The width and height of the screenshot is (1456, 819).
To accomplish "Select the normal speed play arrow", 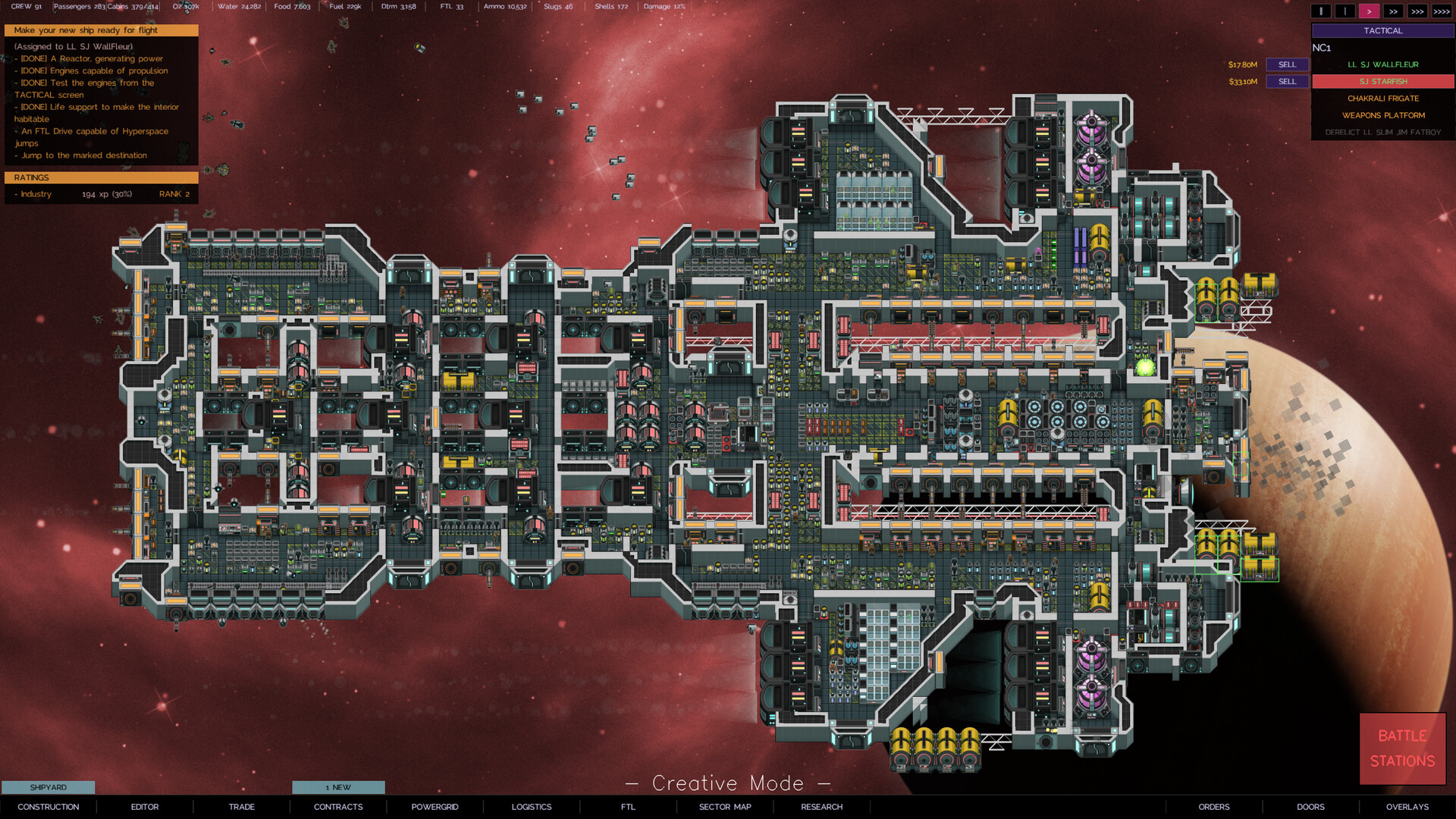I will point(1370,11).
